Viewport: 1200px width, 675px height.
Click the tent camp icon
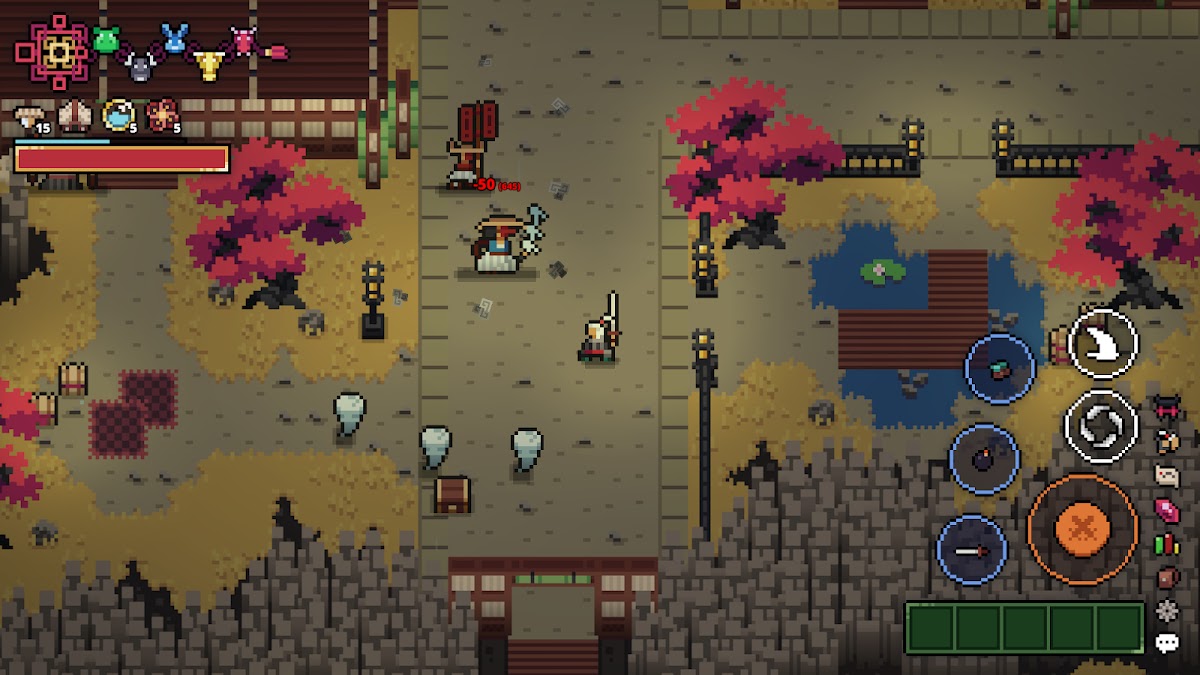point(75,116)
